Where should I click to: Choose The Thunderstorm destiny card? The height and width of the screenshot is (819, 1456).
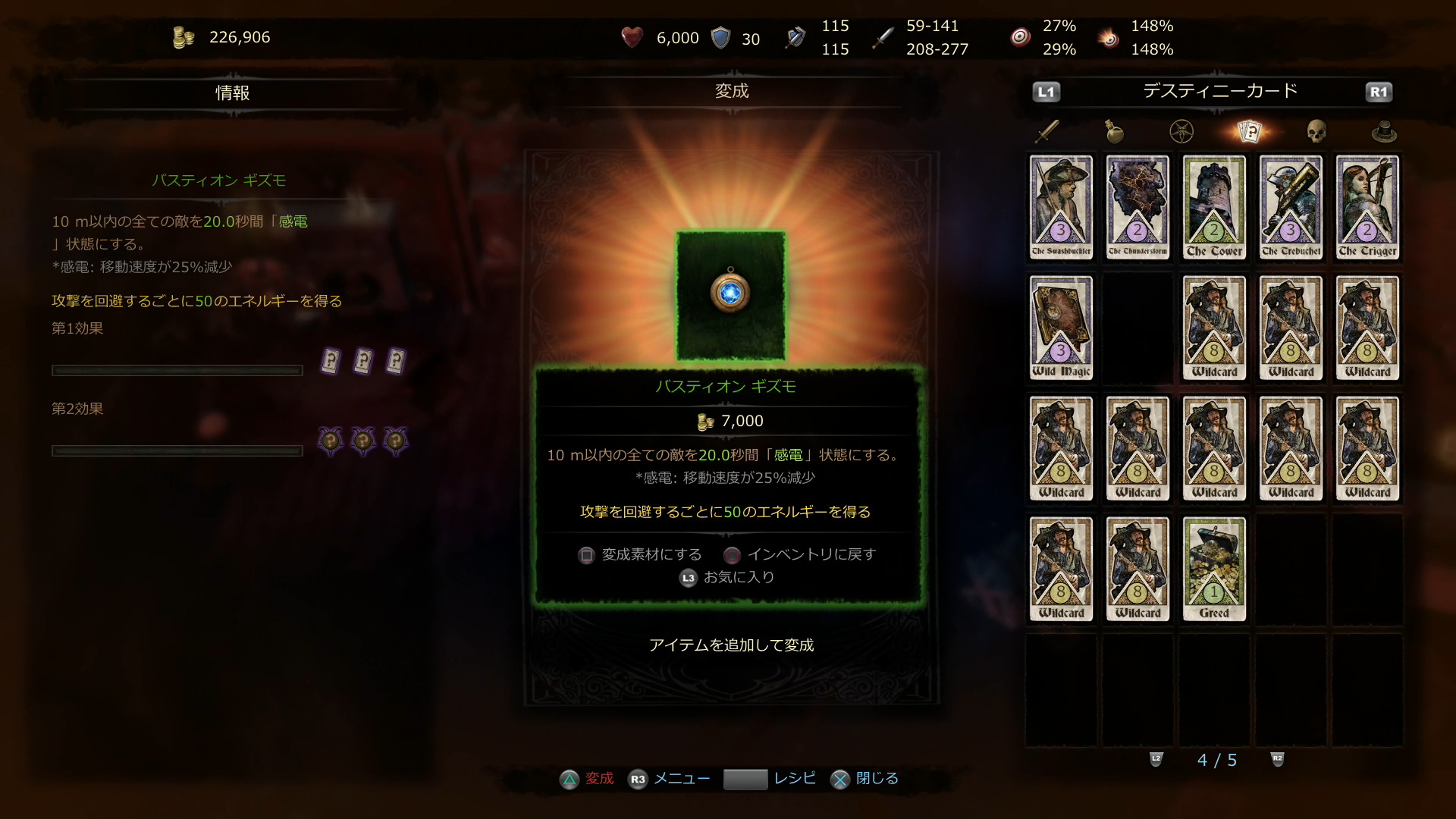pos(1137,207)
